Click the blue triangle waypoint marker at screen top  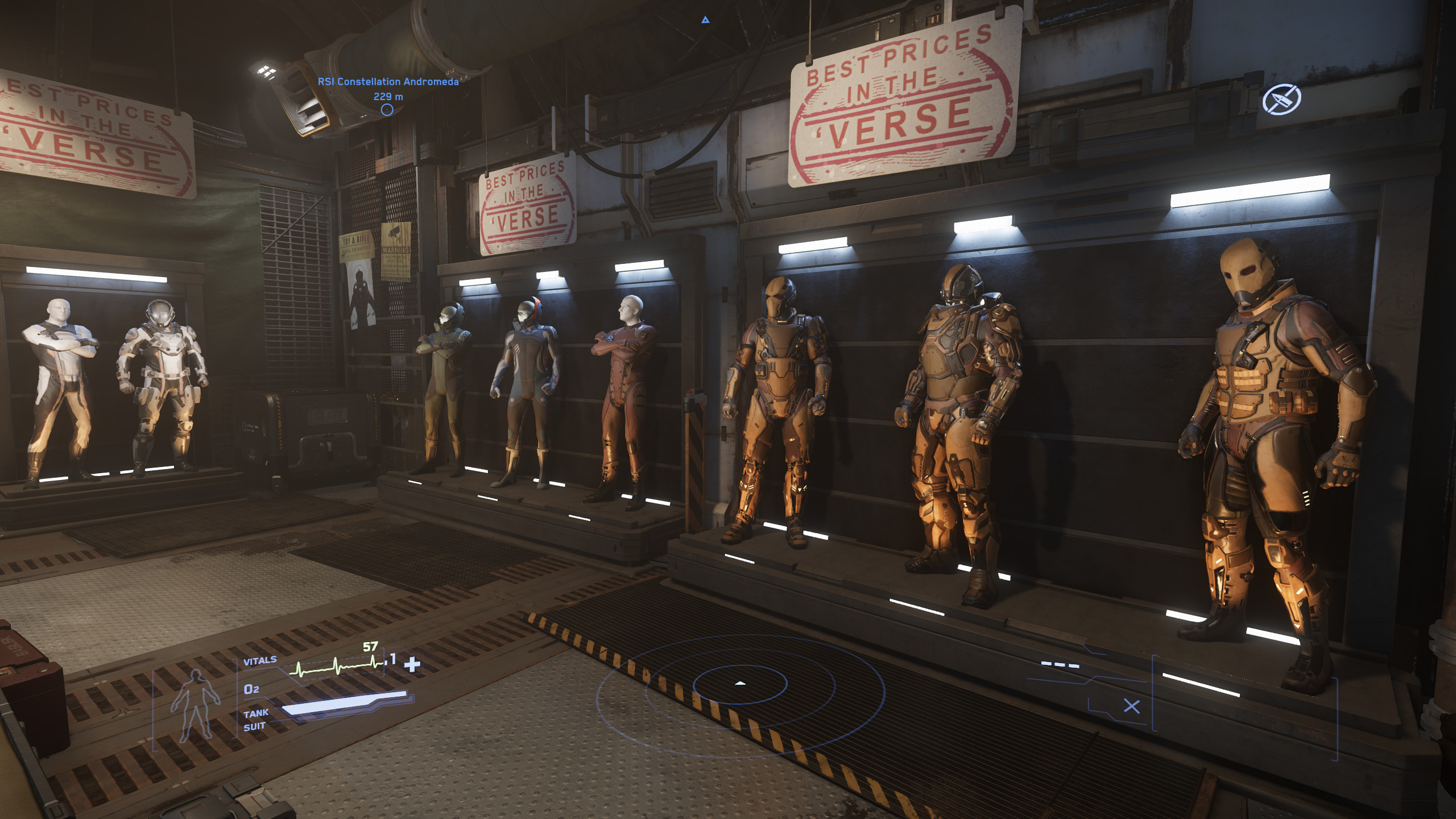(705, 20)
